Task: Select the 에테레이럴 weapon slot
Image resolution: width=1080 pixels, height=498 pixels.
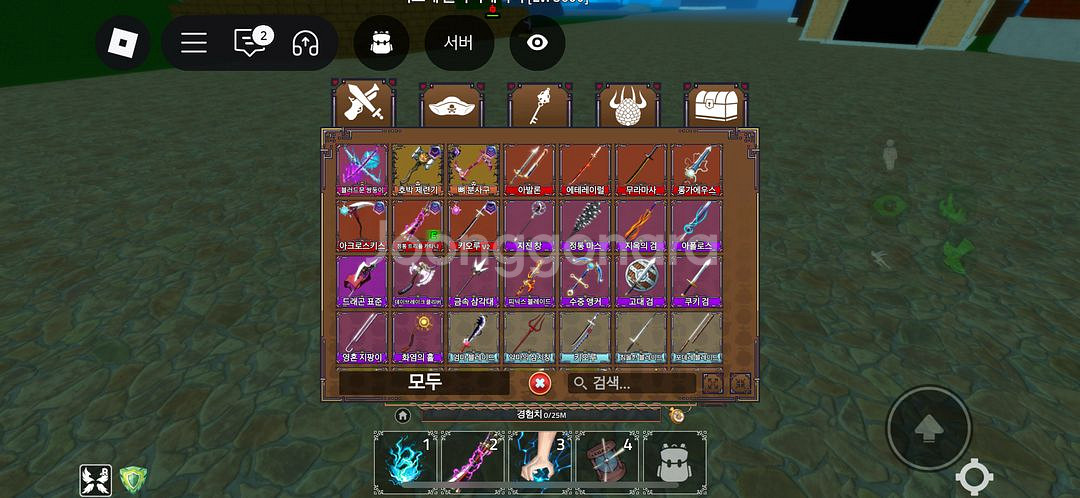Action: click(584, 170)
